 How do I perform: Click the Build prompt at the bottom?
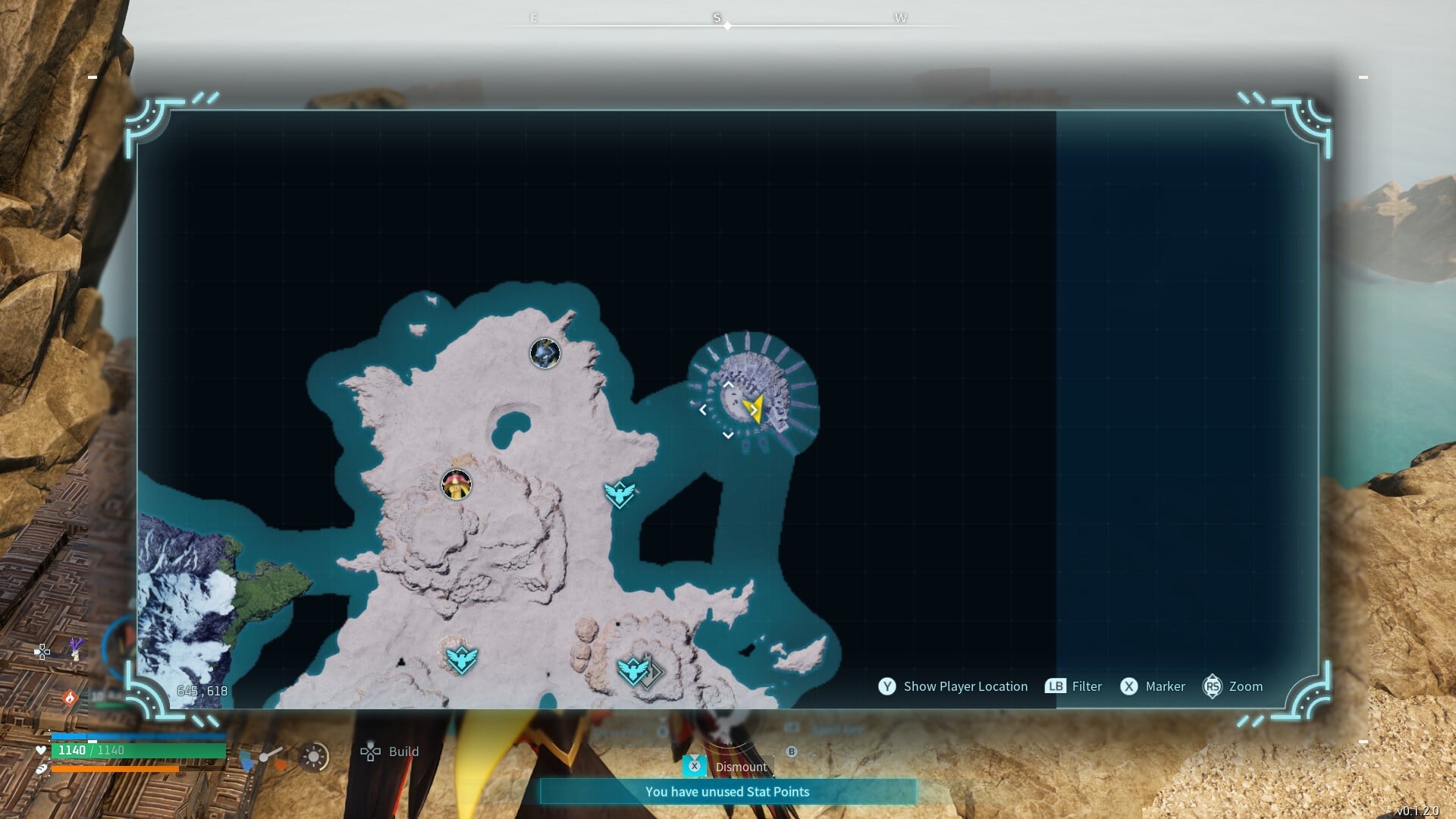point(403,752)
